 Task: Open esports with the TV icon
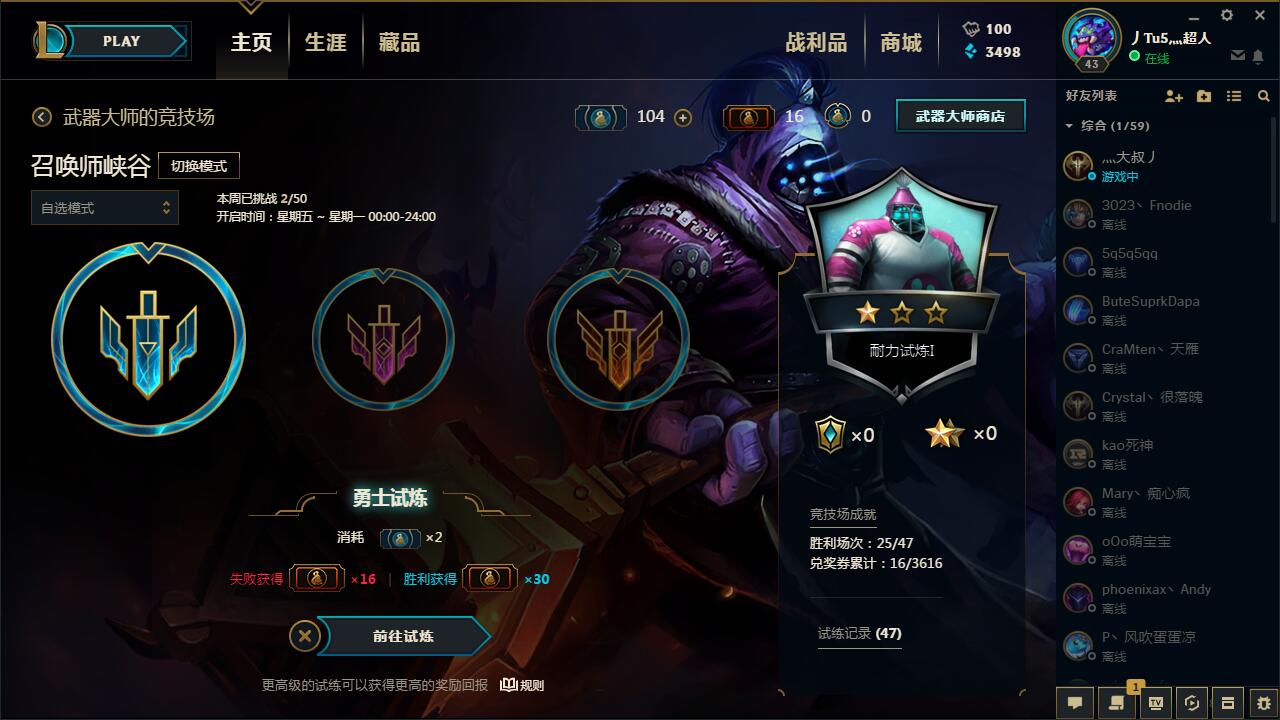[1154, 703]
